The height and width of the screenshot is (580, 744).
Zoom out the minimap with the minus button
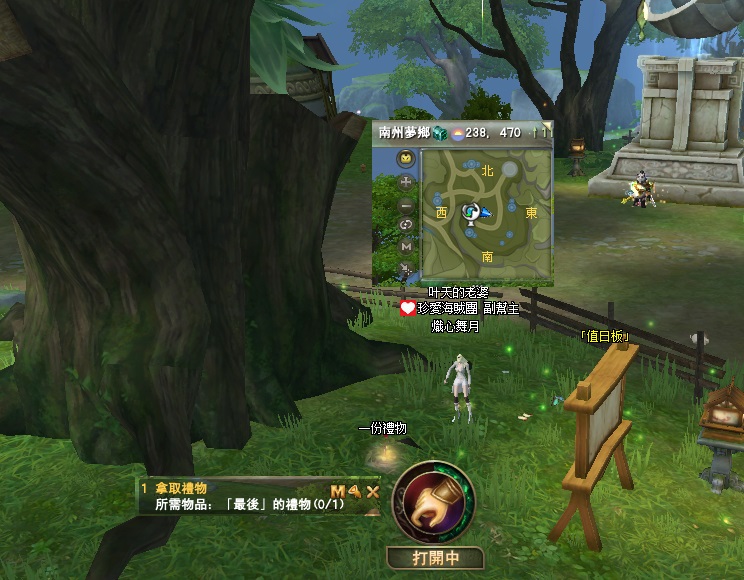click(x=406, y=205)
